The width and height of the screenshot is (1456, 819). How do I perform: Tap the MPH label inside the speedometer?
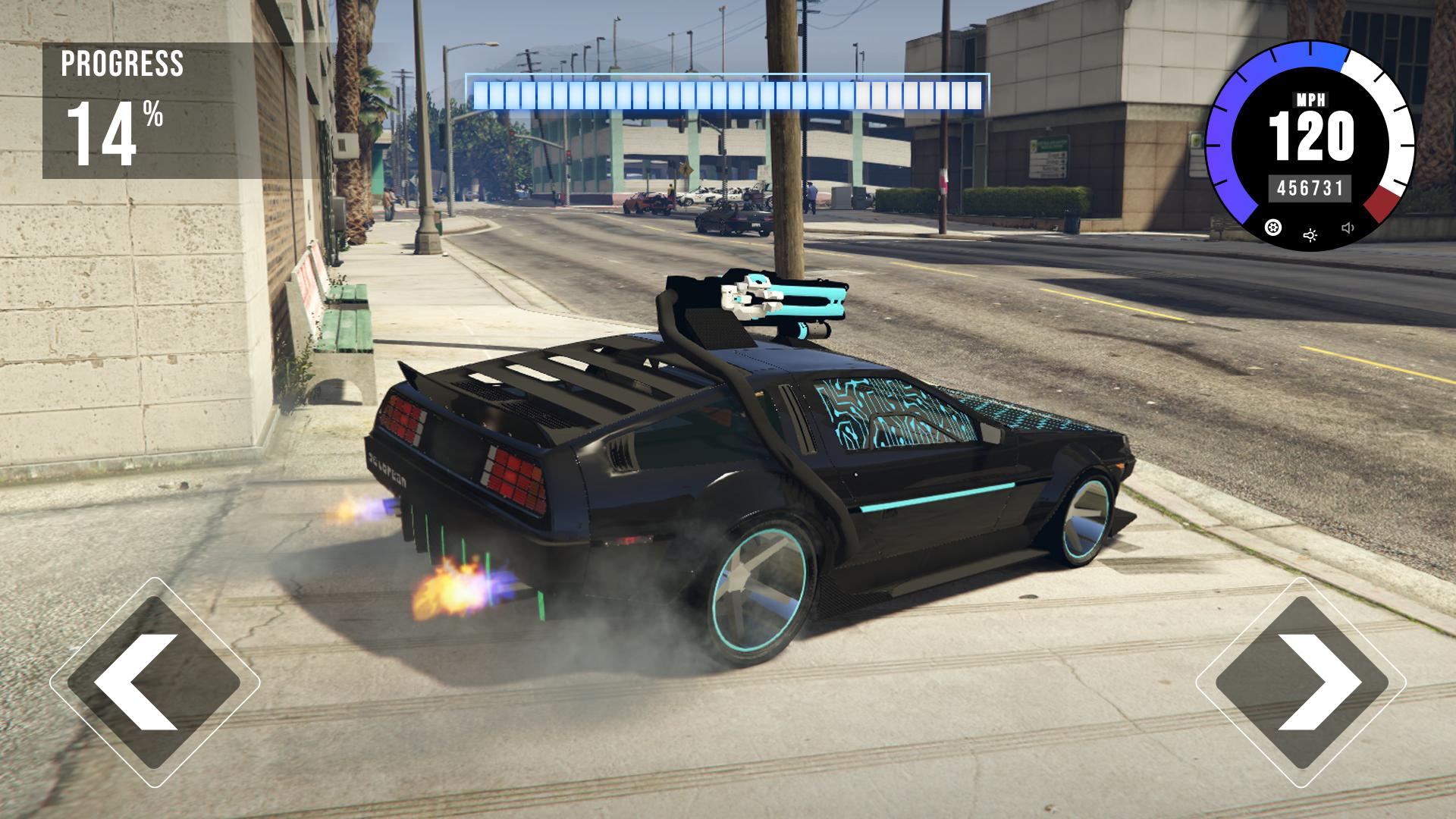tap(1313, 99)
